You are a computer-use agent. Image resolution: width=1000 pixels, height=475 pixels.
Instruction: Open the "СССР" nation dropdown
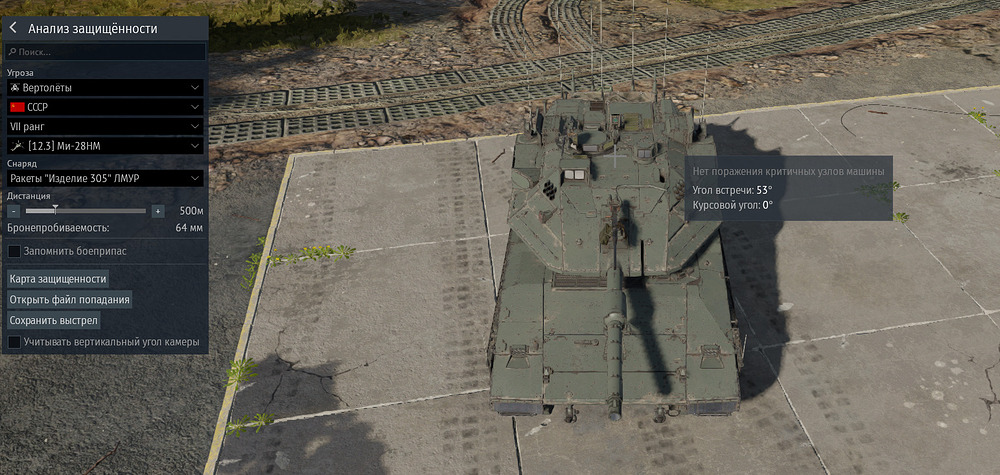tap(105, 107)
